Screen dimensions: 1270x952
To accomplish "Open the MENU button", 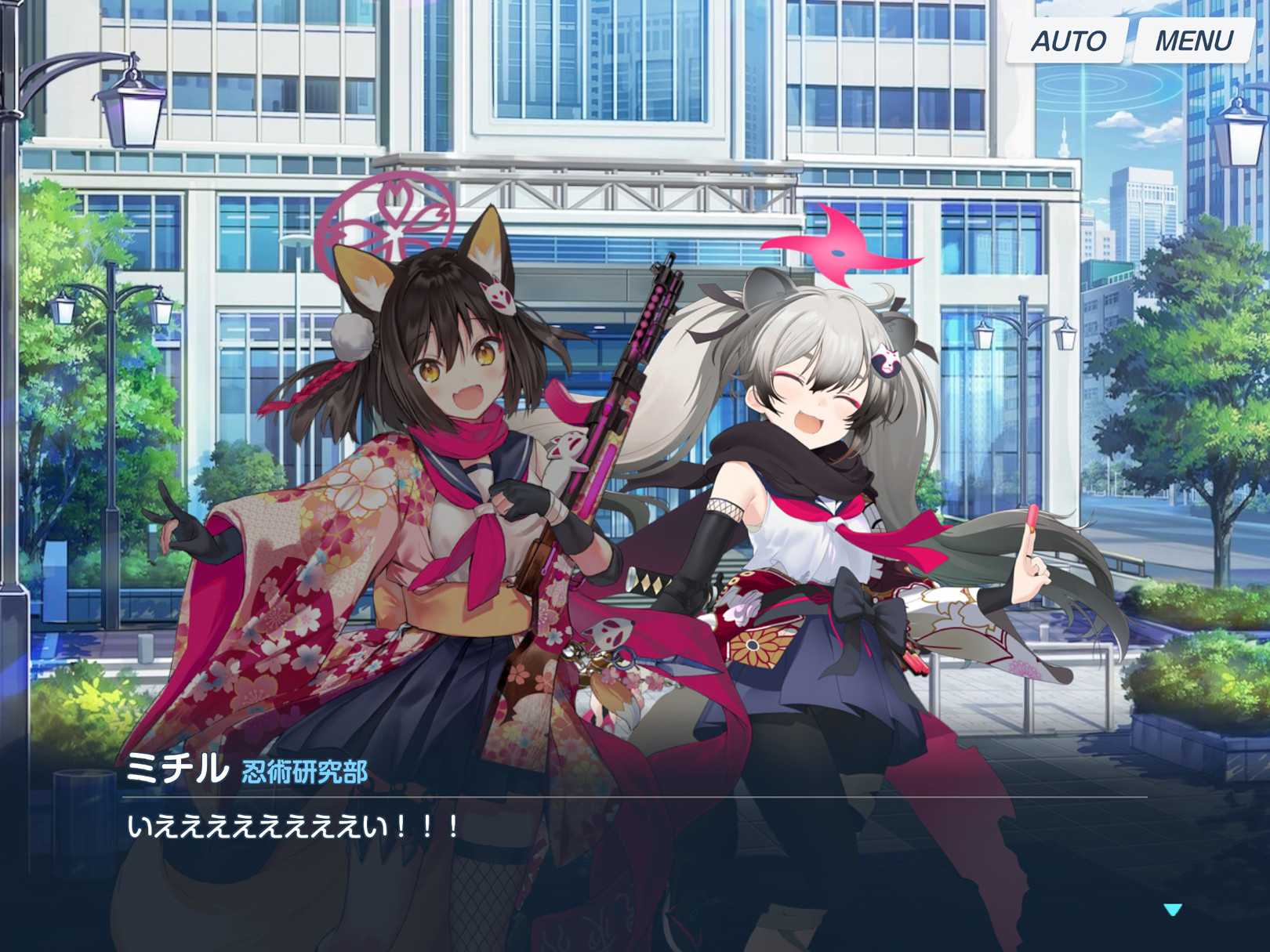I will click(x=1193, y=41).
